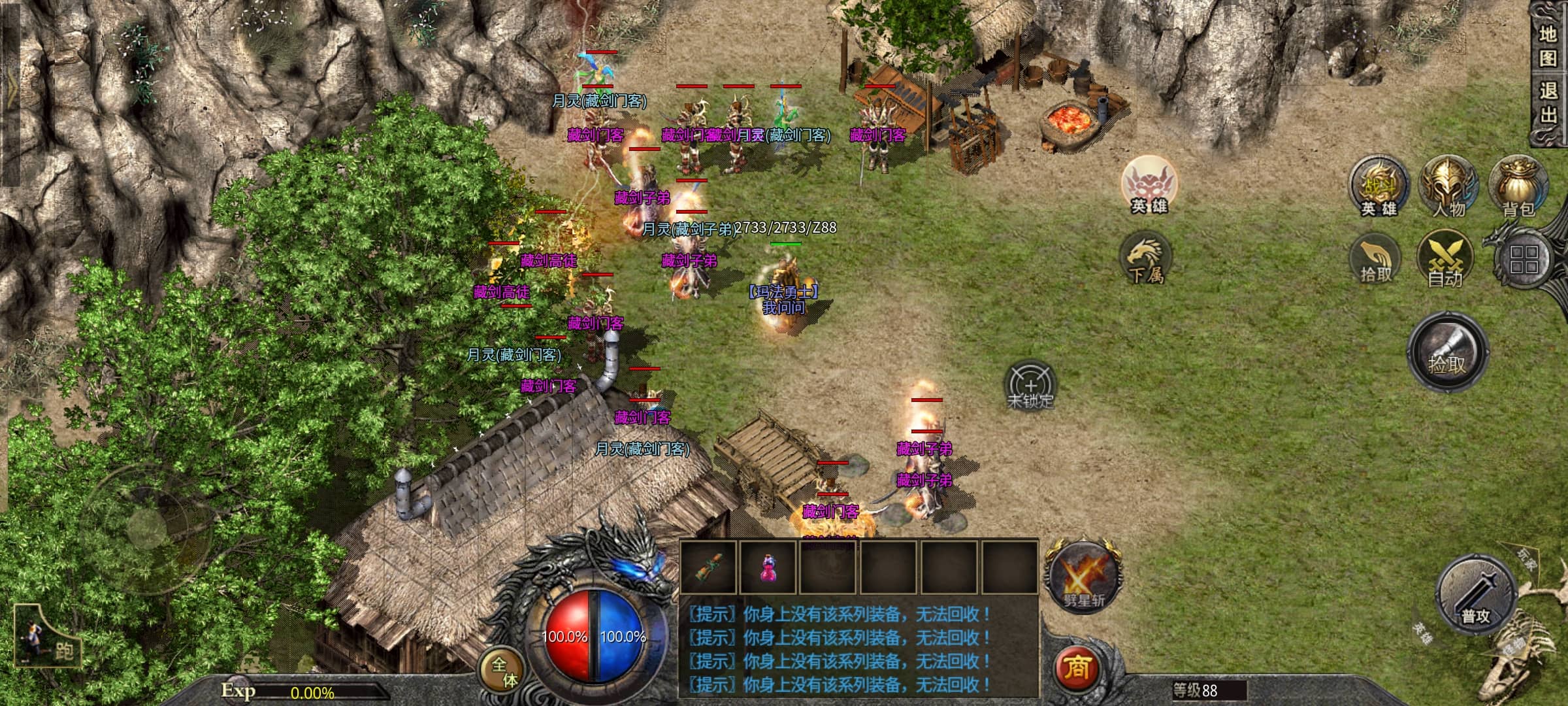
Task: Click the 未锁定 target lock crosshair
Action: [x=1030, y=386]
